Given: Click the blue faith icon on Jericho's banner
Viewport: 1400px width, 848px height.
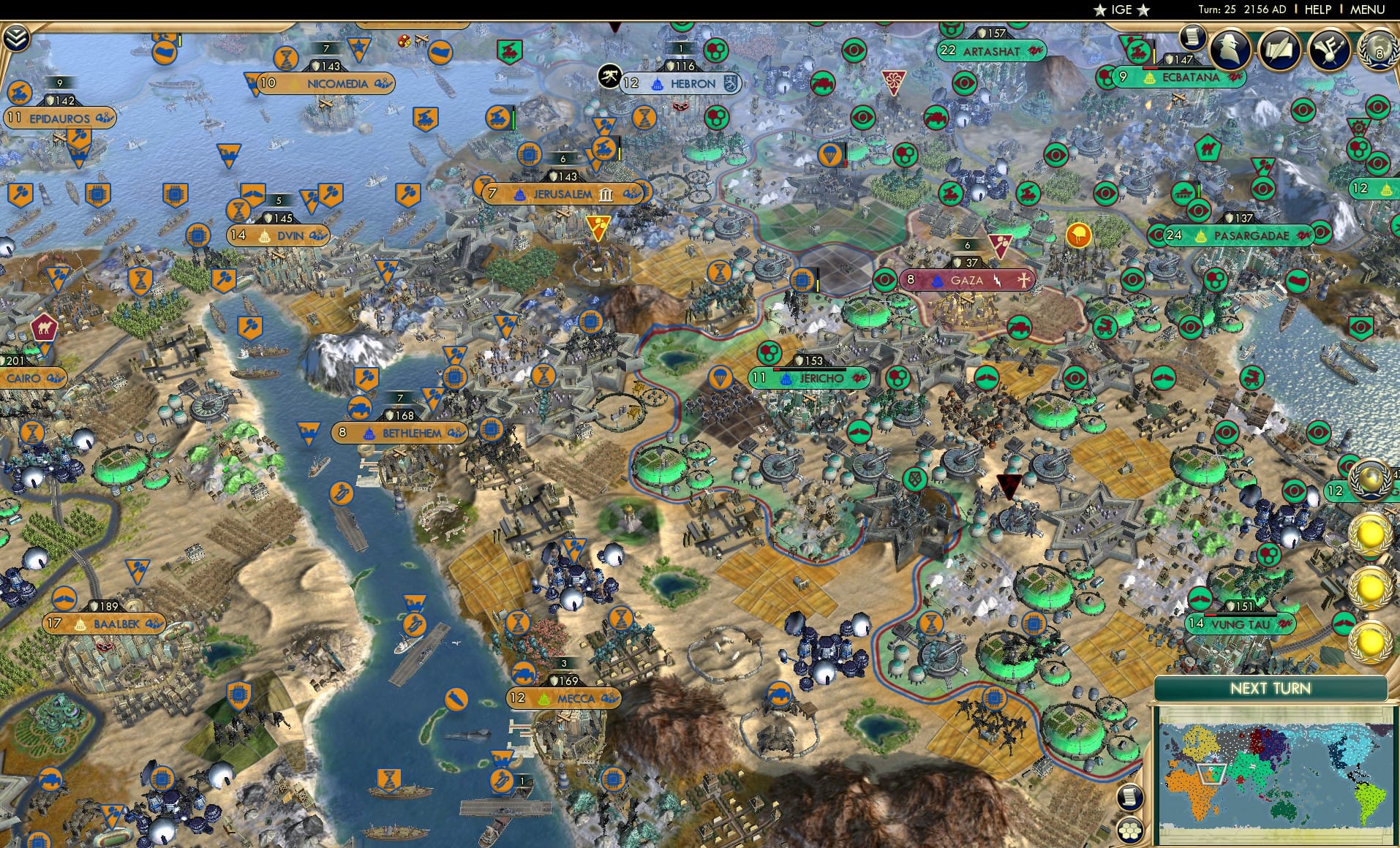Looking at the screenshot, I should pos(786,379).
